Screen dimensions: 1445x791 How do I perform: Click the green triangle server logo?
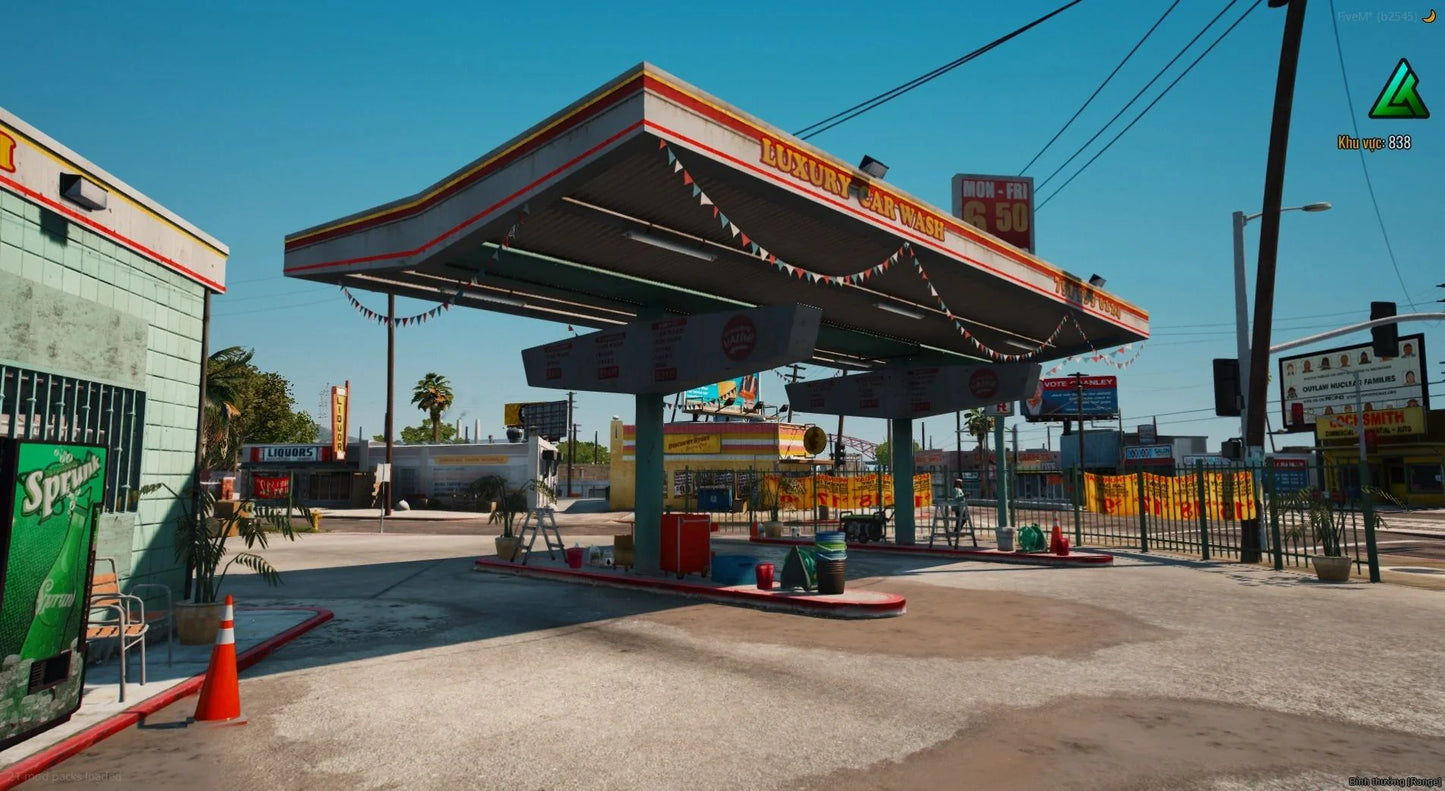pos(1397,92)
